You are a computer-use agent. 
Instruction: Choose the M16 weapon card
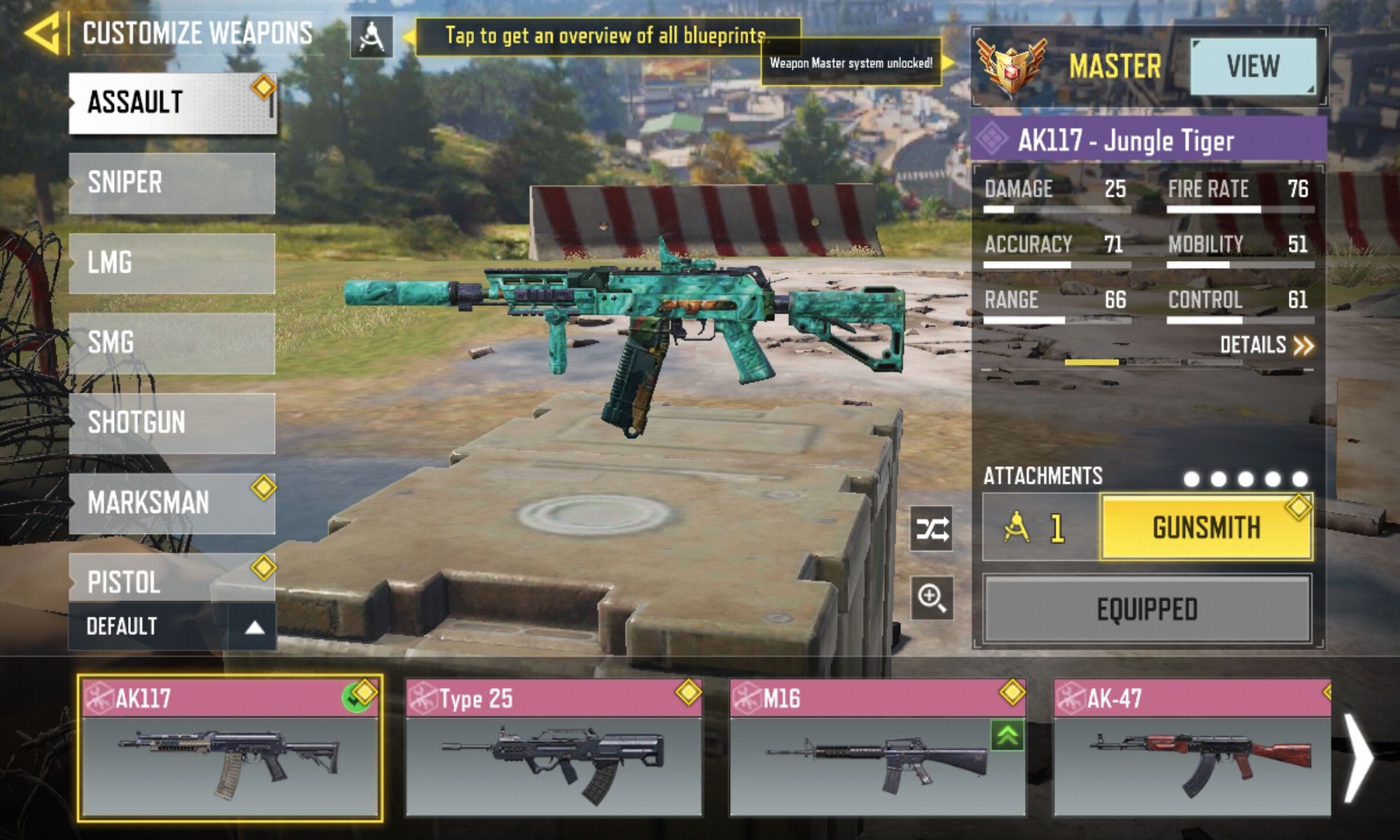[x=878, y=746]
